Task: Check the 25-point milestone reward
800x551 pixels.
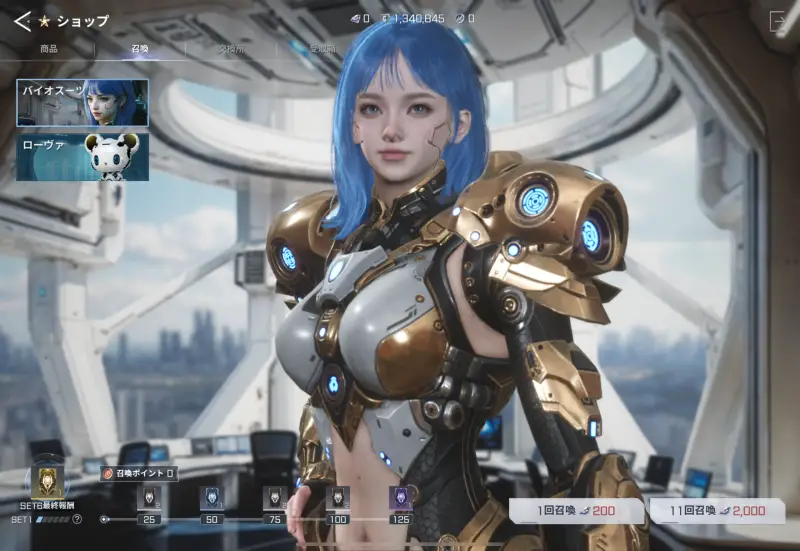Action: click(149, 498)
